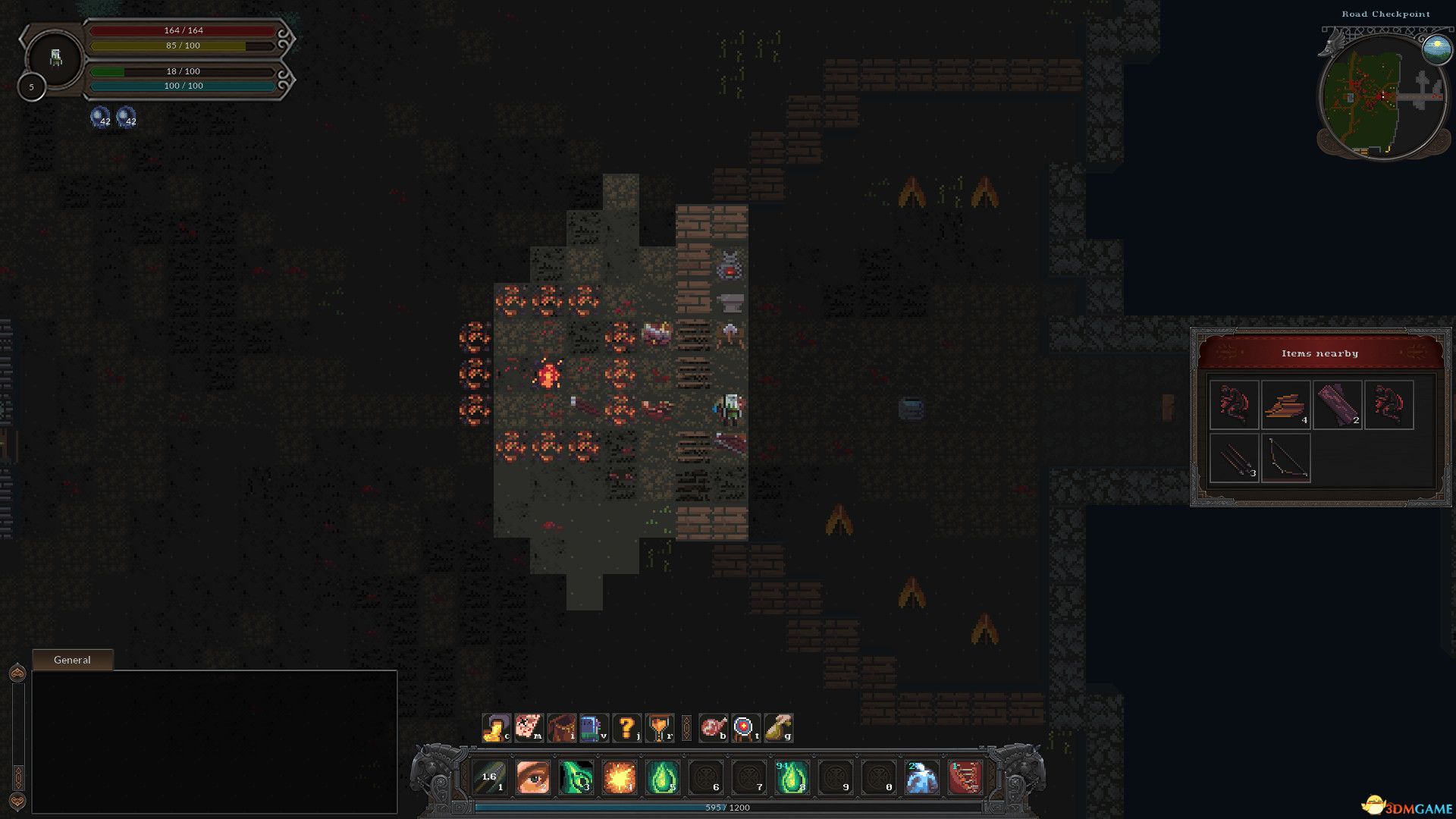Select the red ladder hotbar slot
Image resolution: width=1456 pixels, height=819 pixels.
click(965, 777)
